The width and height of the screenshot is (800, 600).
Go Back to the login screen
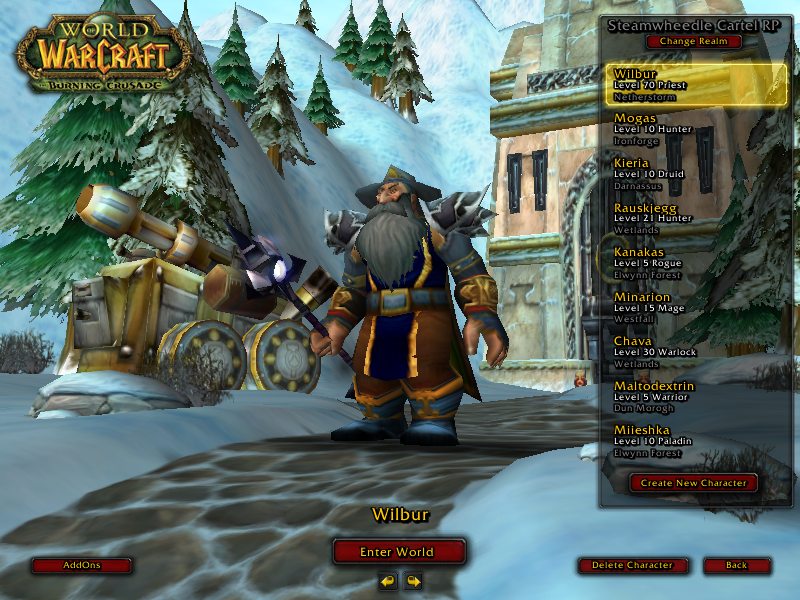point(737,565)
